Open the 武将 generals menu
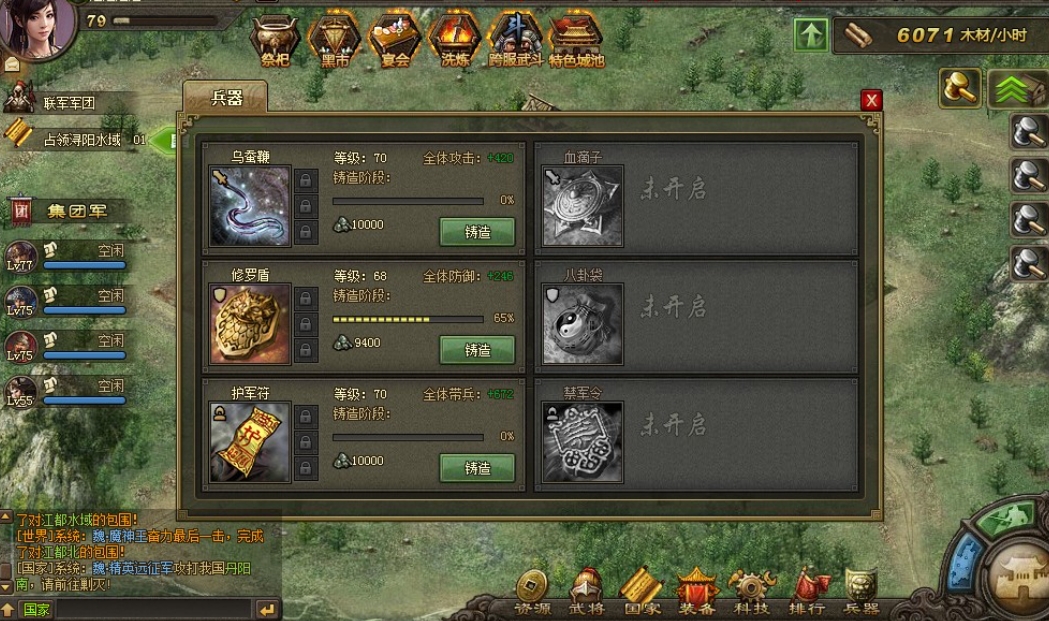This screenshot has height=621, width=1049. tap(586, 592)
